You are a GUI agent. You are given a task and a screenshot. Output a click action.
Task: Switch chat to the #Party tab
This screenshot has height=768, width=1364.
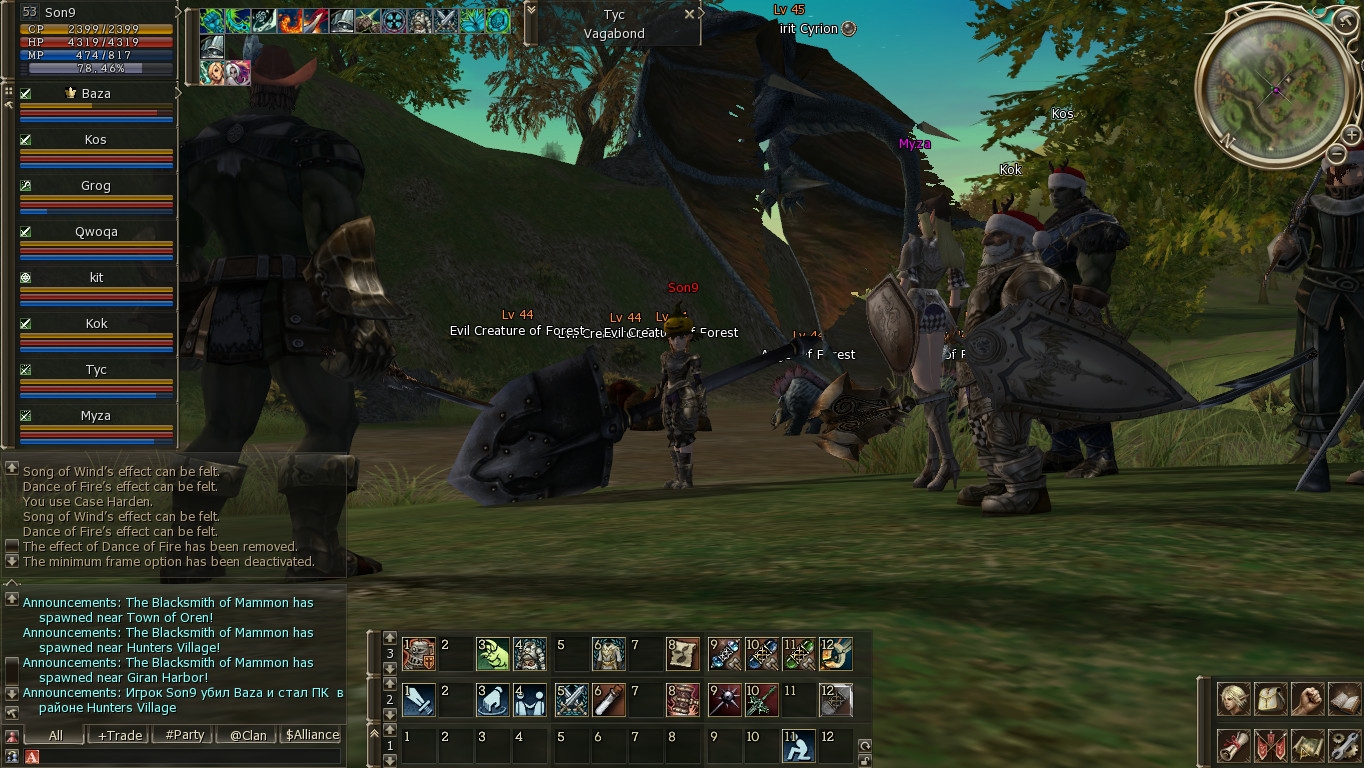184,735
